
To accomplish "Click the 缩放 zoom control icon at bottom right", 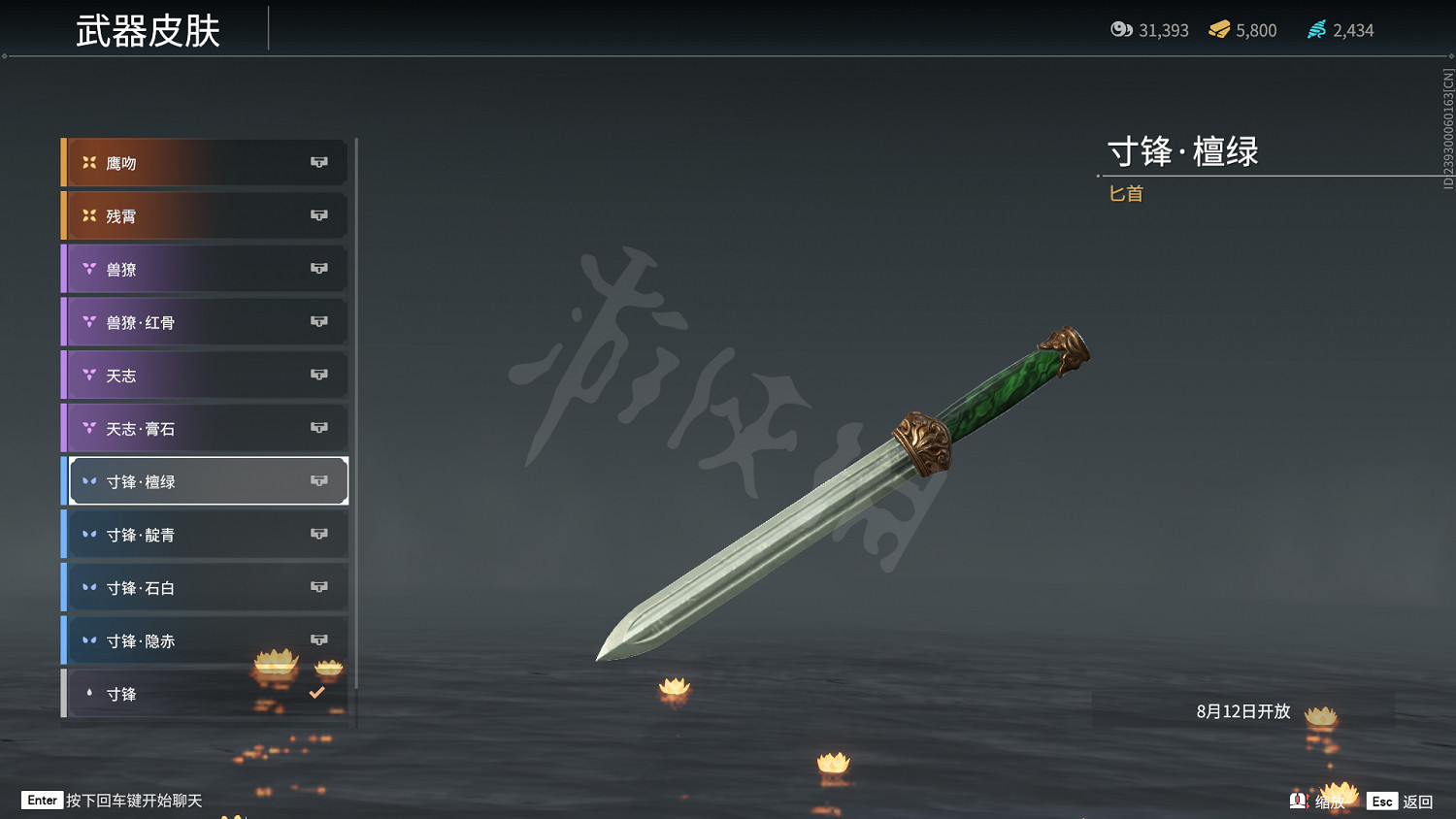I will [1300, 802].
